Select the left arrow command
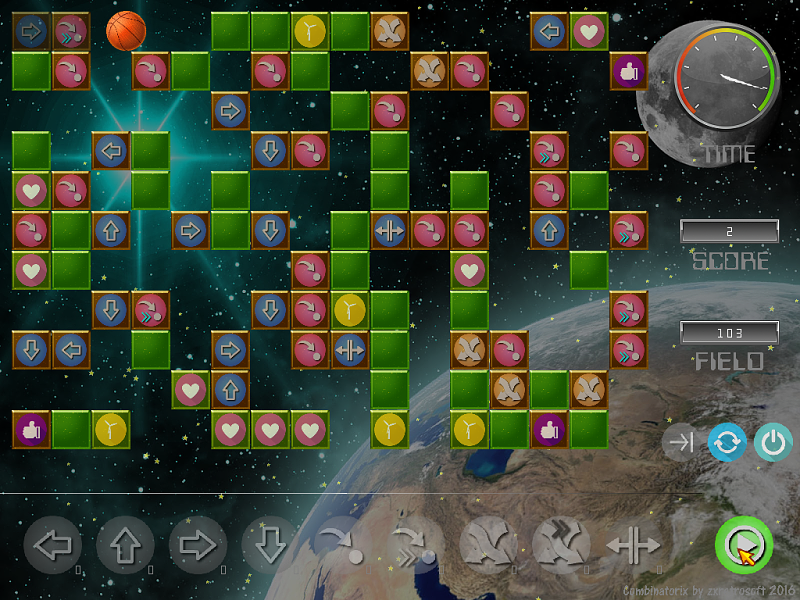 click(x=52, y=546)
